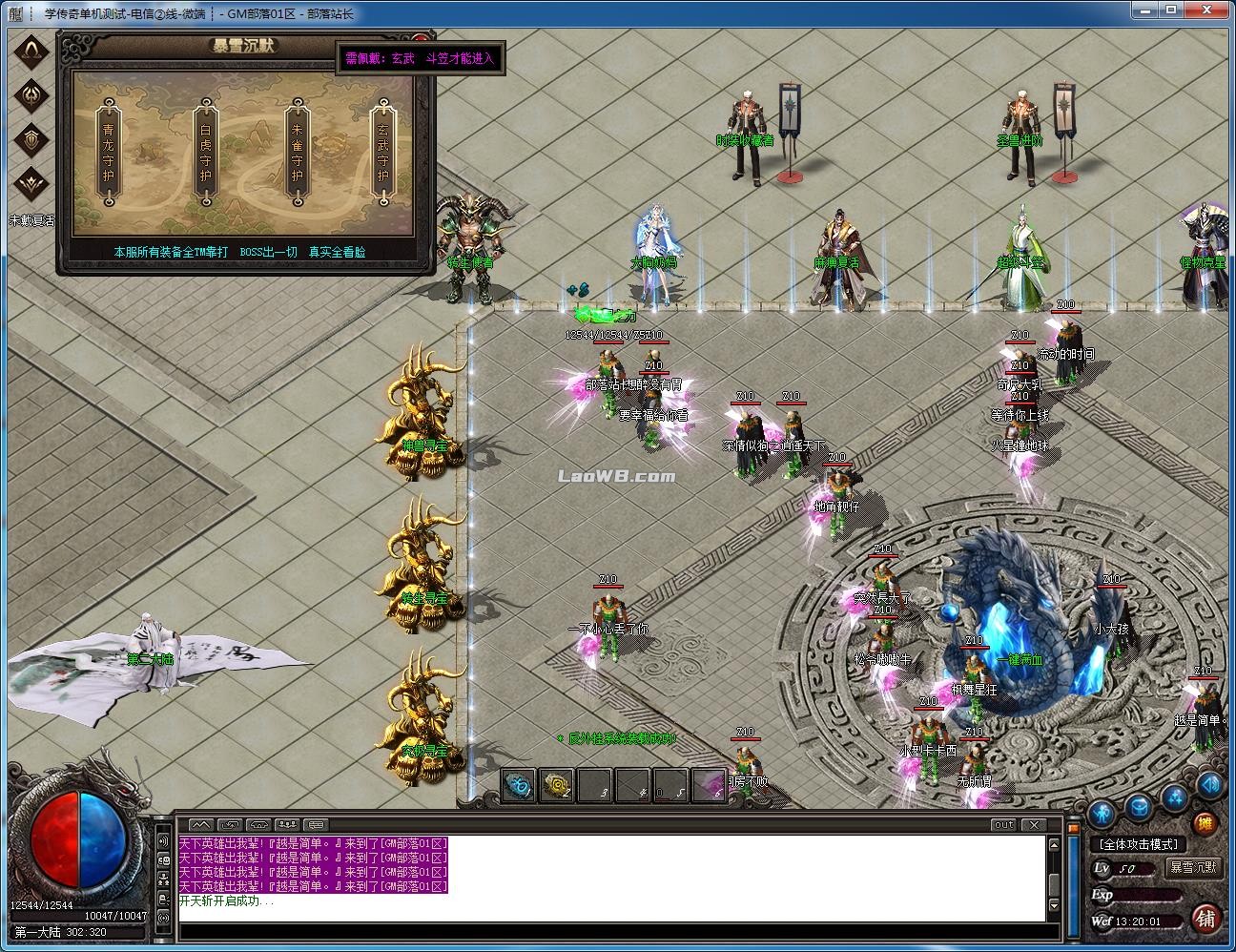Open the character panel icon
1236x952 pixels.
click(1103, 812)
